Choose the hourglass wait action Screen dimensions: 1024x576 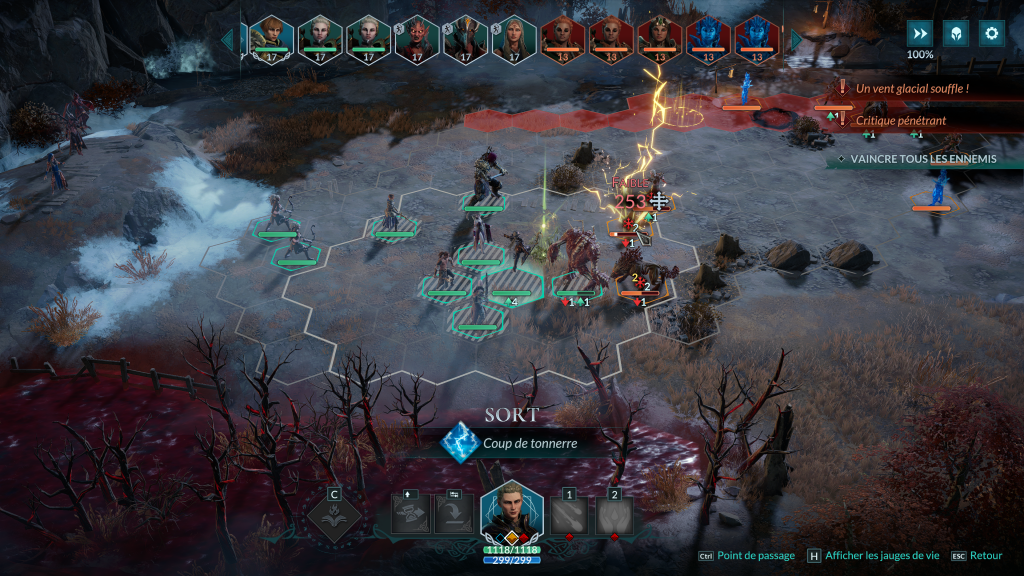point(412,516)
